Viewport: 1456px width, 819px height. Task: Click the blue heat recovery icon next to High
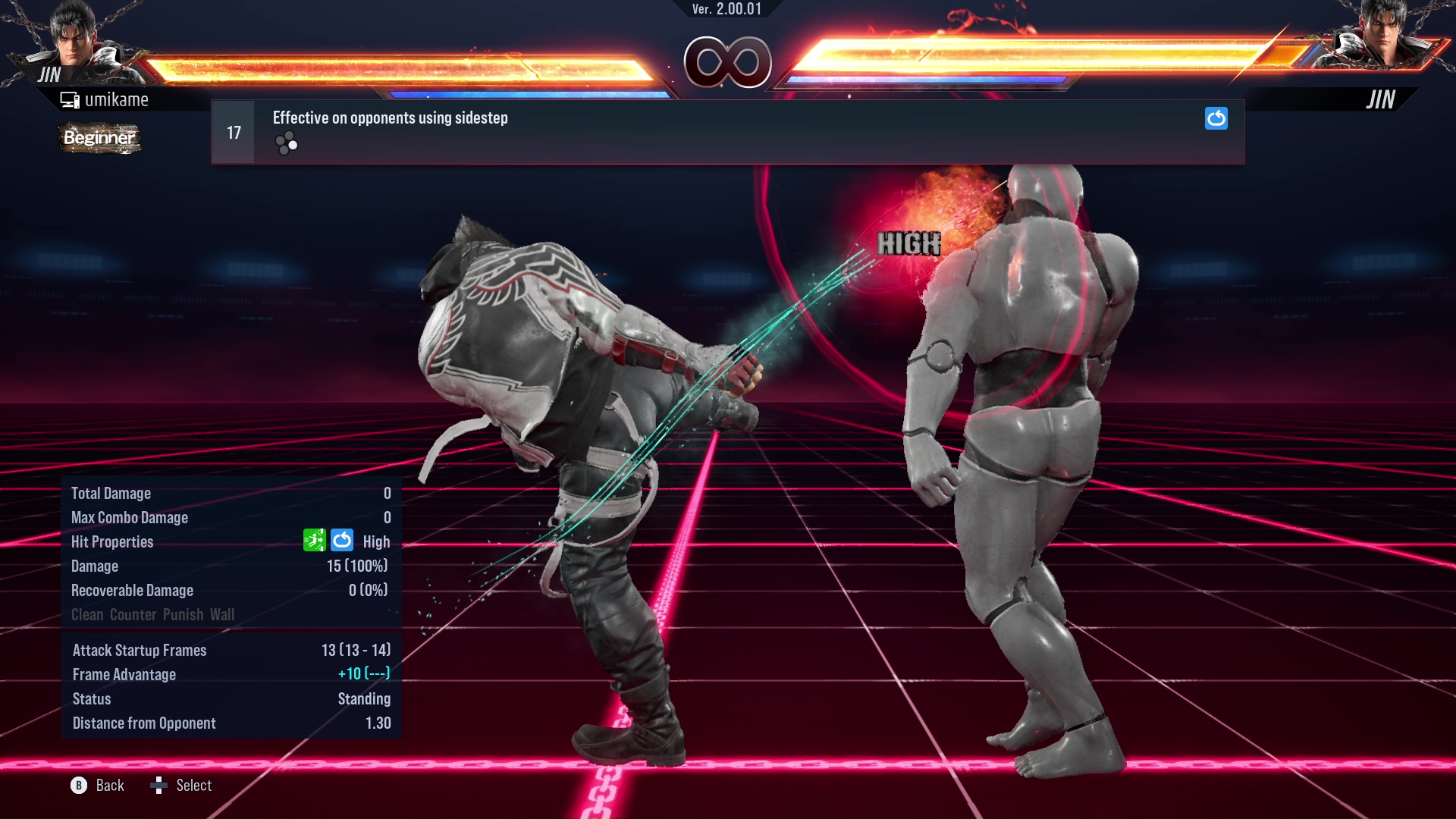click(342, 541)
